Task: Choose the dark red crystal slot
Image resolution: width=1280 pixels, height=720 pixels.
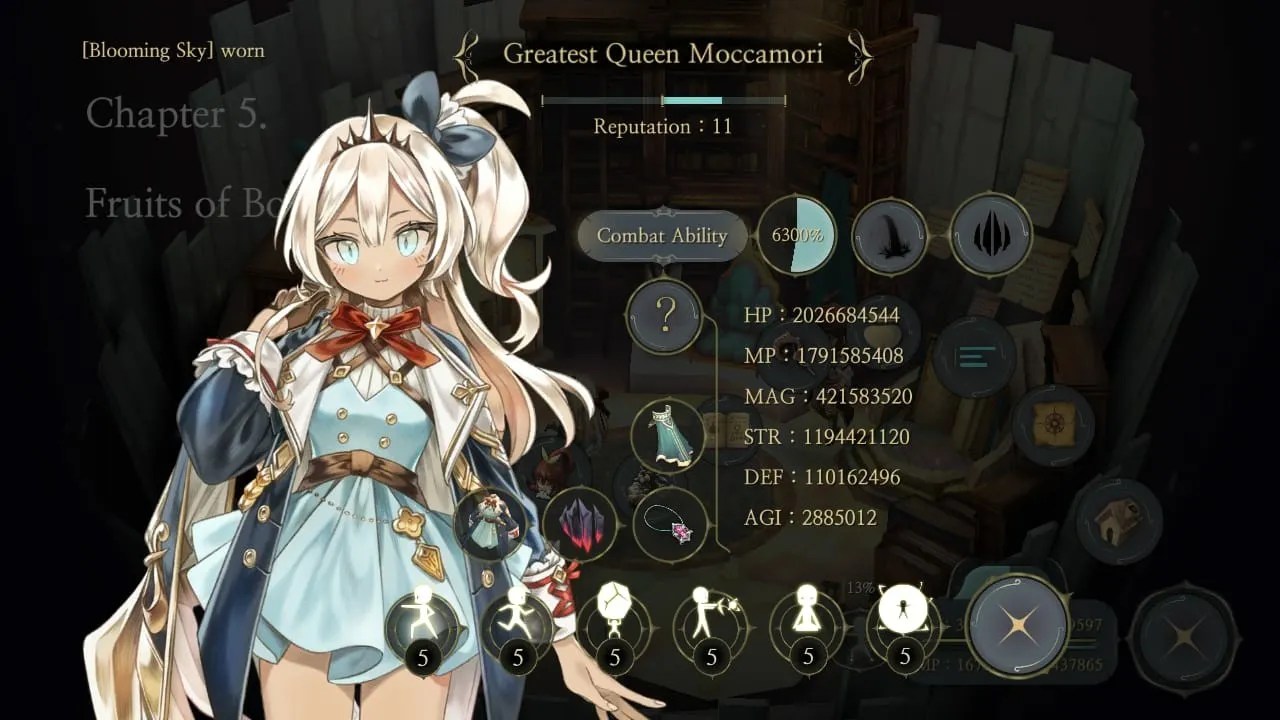Action: coord(580,524)
